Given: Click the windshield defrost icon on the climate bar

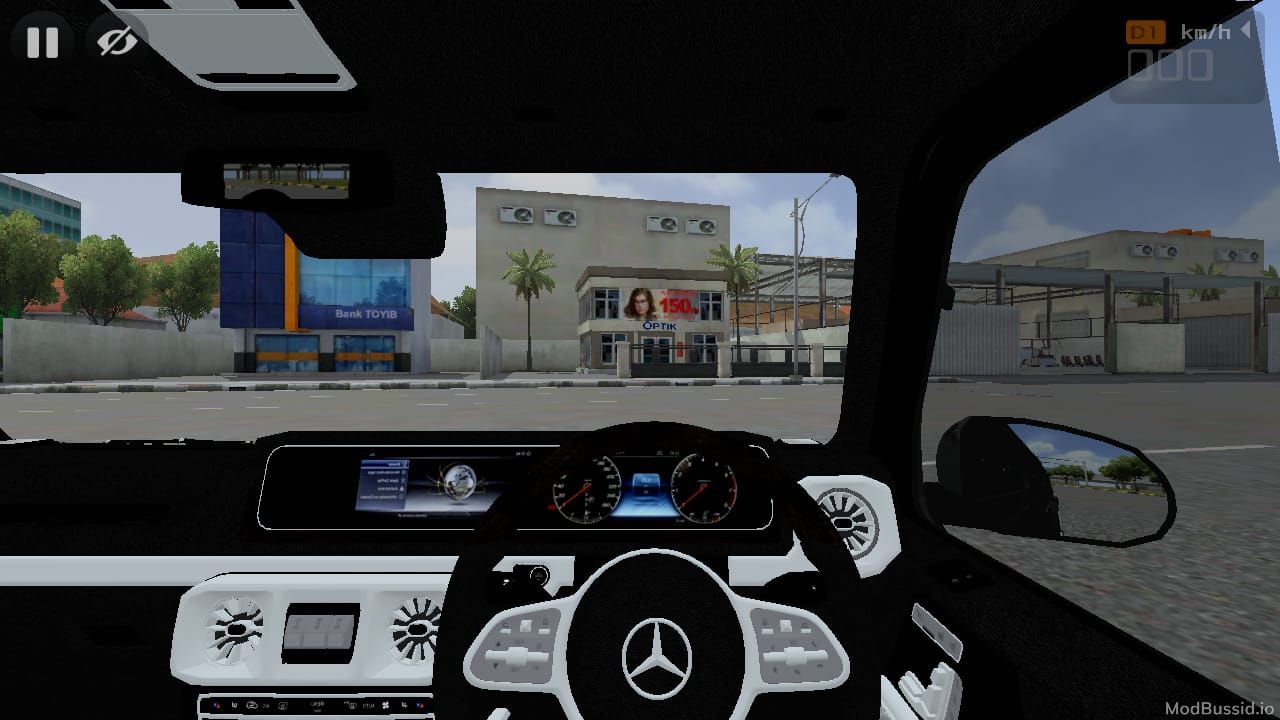Looking at the screenshot, I should (351, 705).
